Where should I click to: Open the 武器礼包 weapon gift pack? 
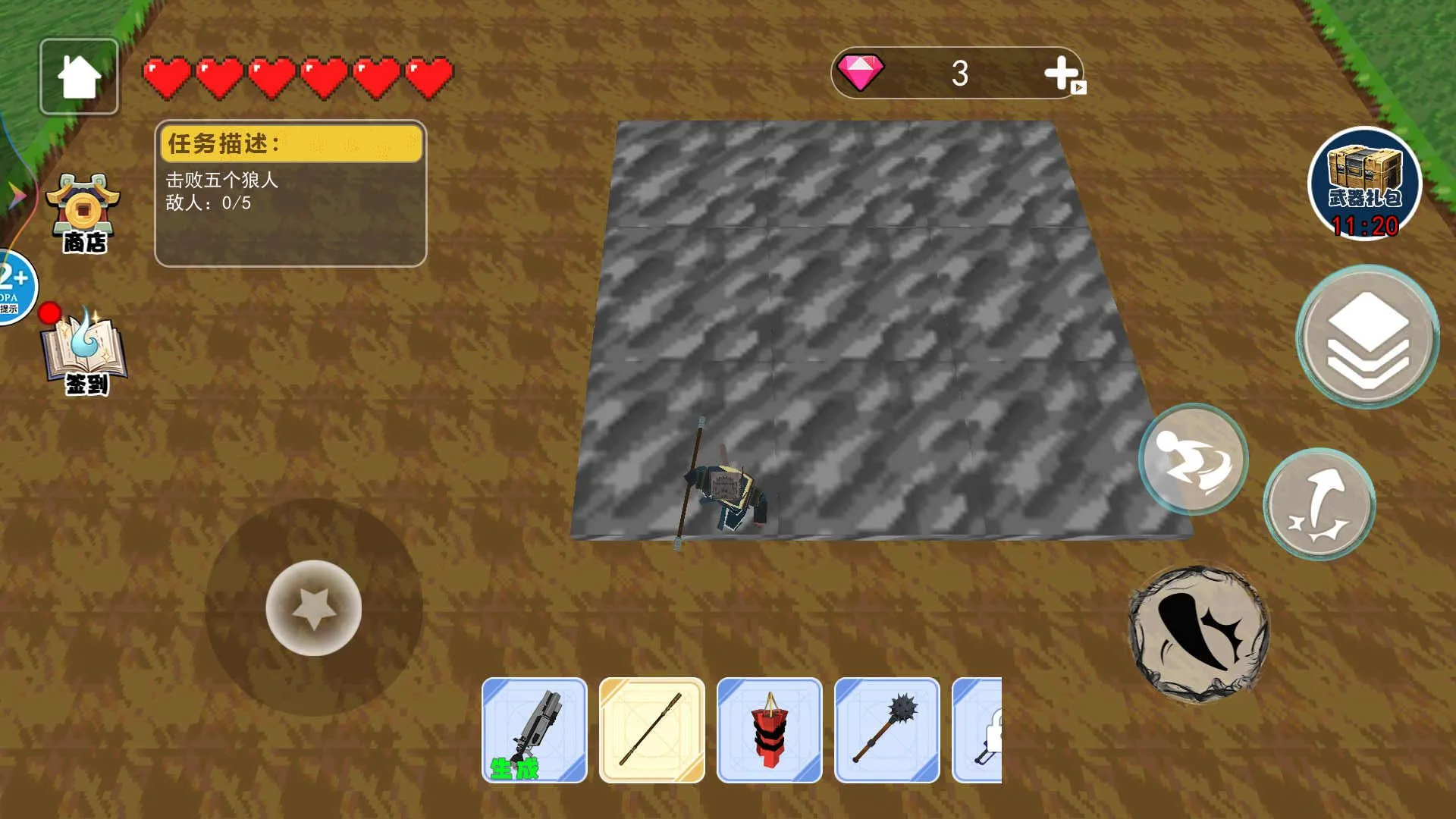1364,184
